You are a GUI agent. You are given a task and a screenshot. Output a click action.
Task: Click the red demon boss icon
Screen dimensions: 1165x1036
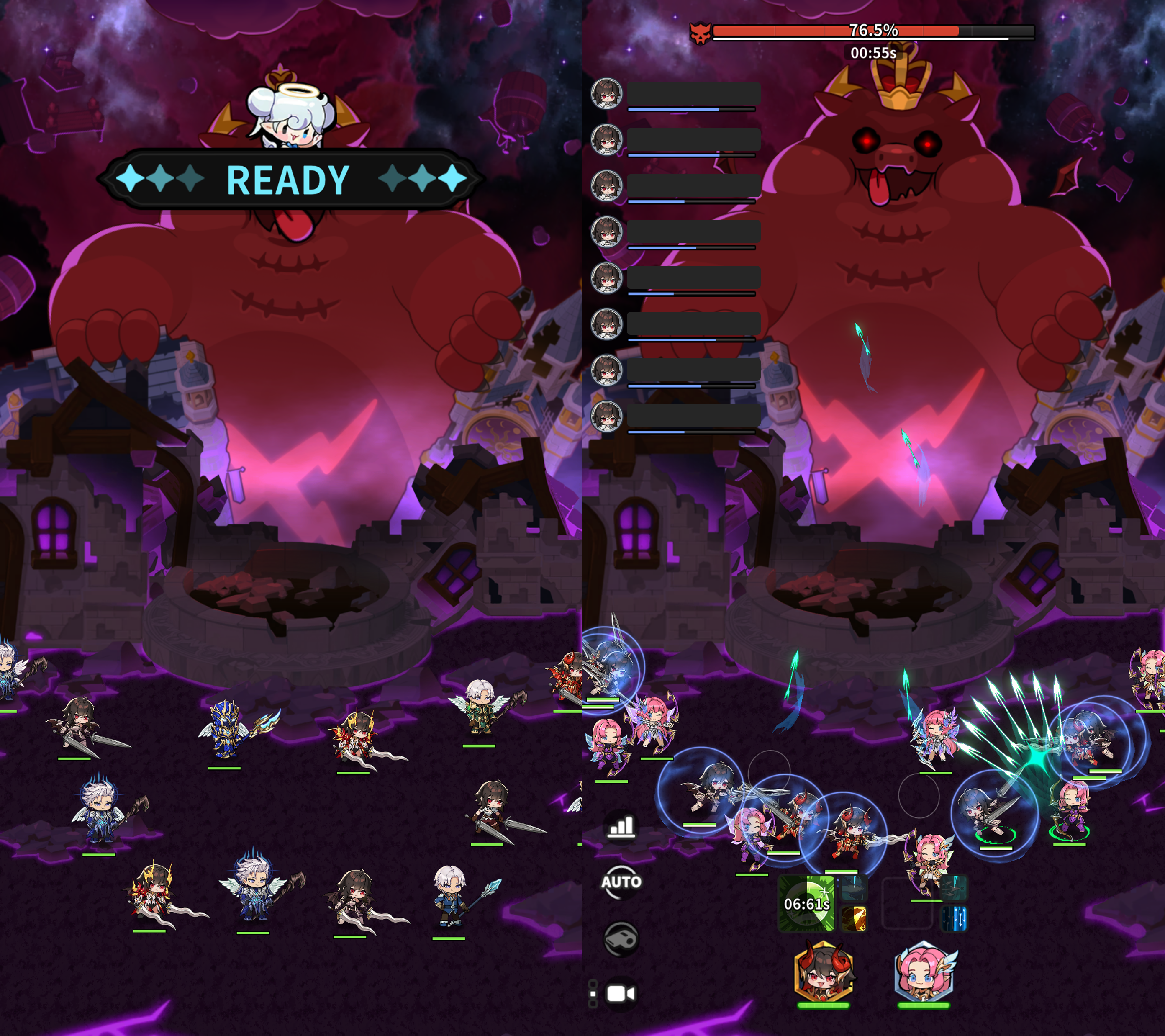(700, 33)
